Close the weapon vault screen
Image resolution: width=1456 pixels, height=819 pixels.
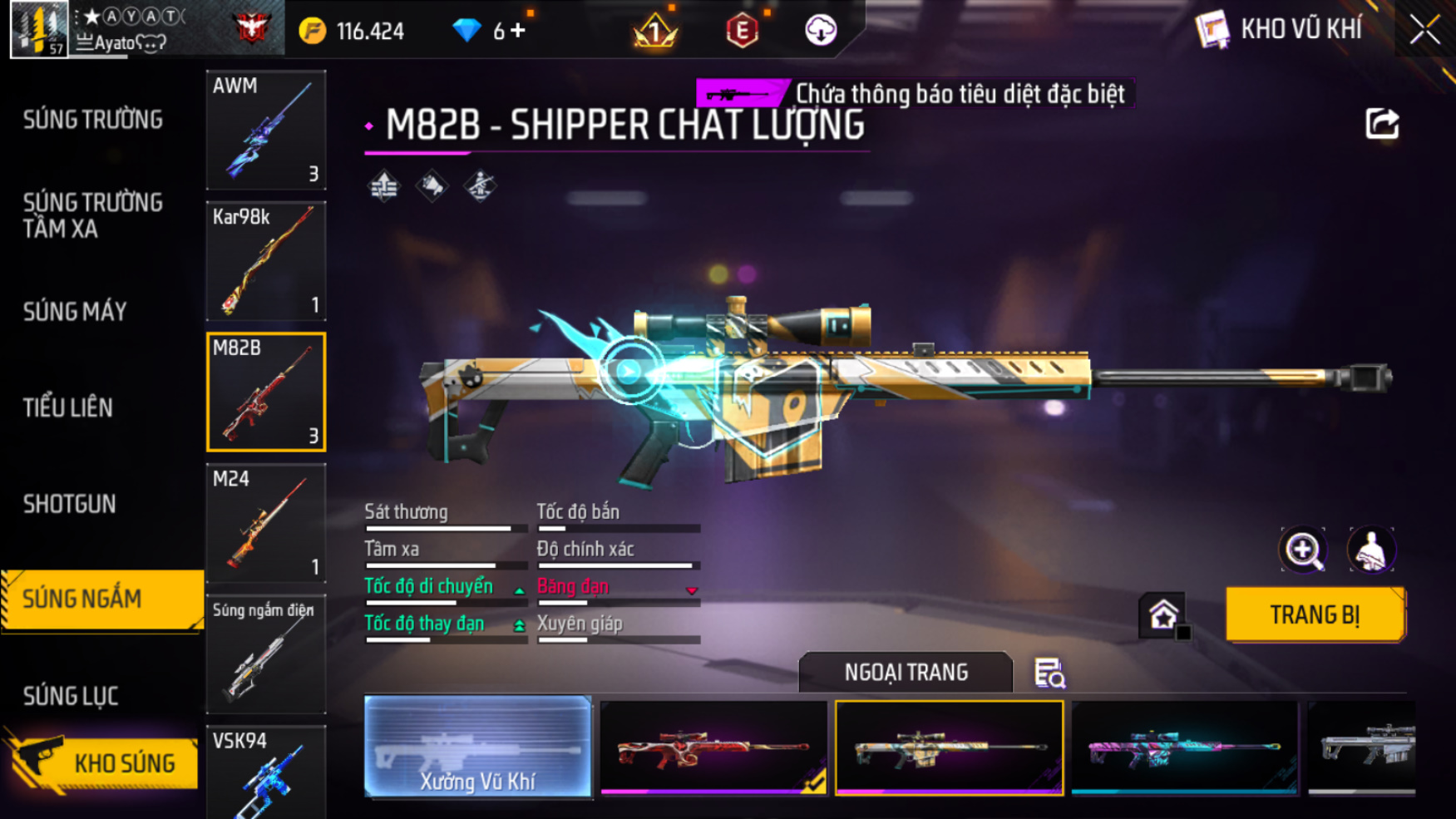click(x=1424, y=30)
